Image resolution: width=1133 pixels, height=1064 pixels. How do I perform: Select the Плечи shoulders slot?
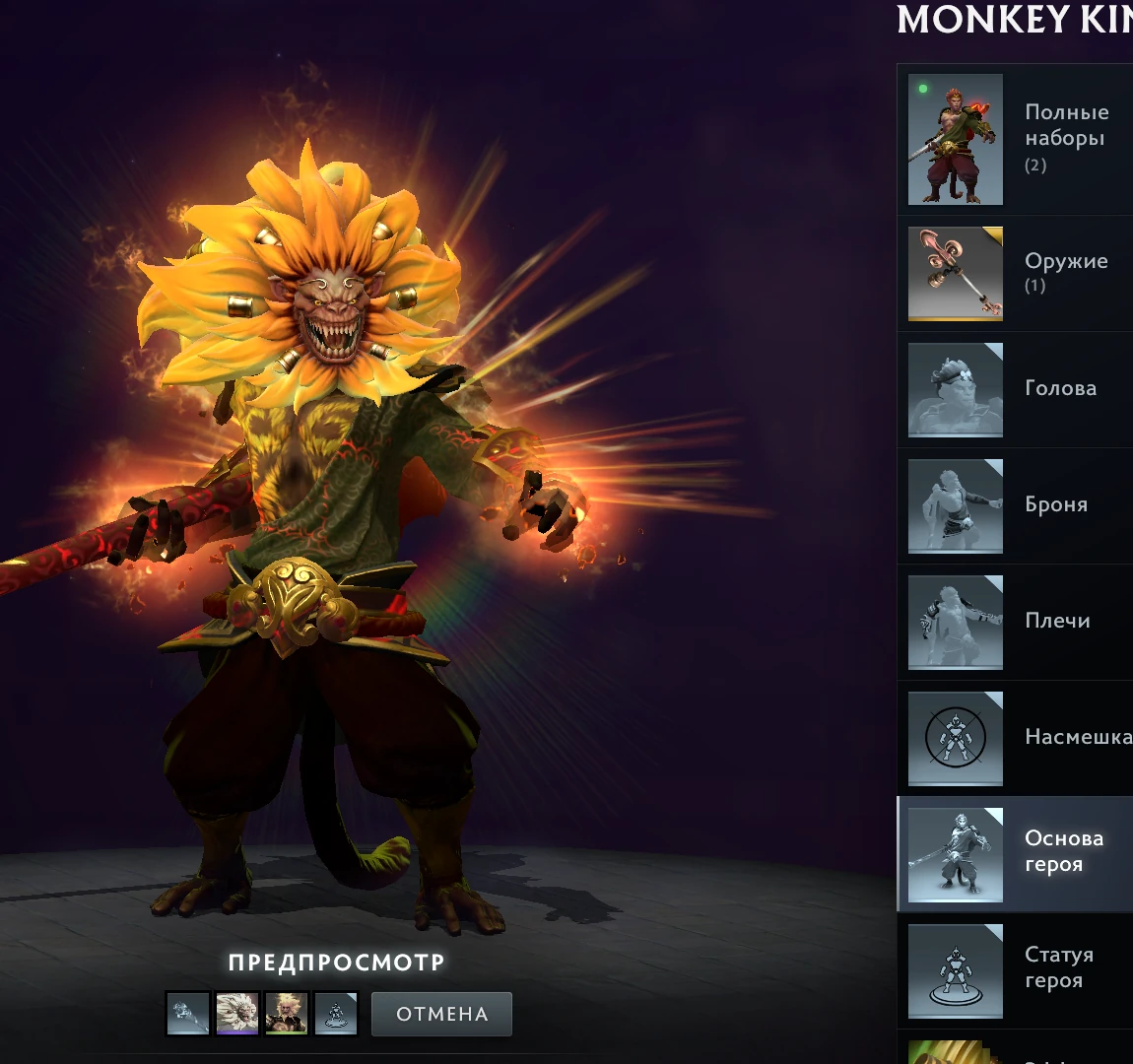(1015, 622)
